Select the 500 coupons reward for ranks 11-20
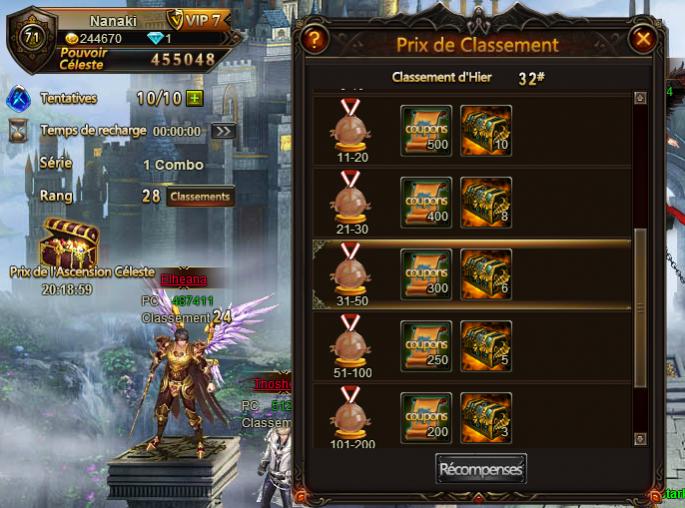Image resolution: width=685 pixels, height=508 pixels. (425, 130)
